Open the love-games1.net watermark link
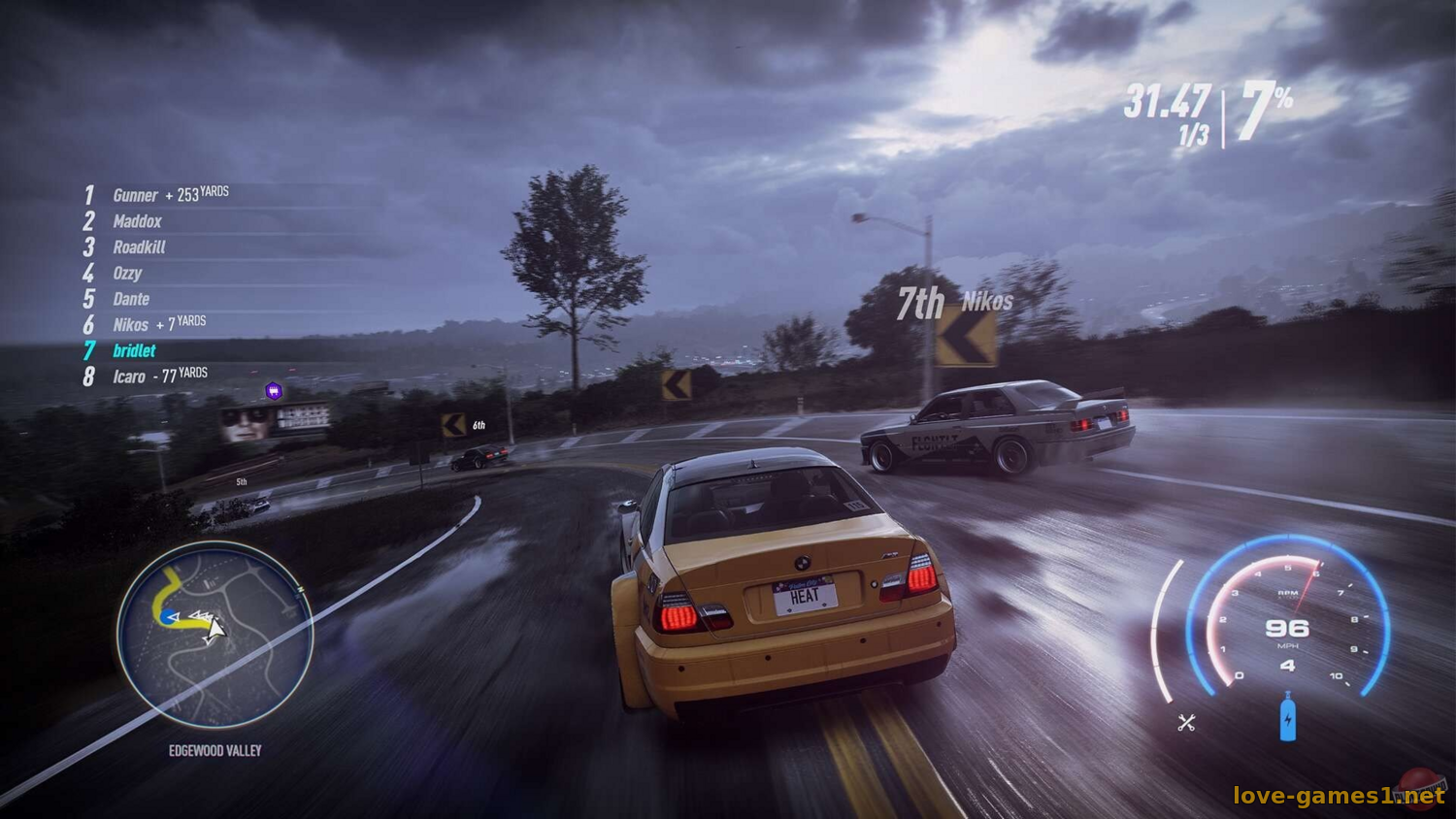The image size is (1456, 819). (1338, 796)
